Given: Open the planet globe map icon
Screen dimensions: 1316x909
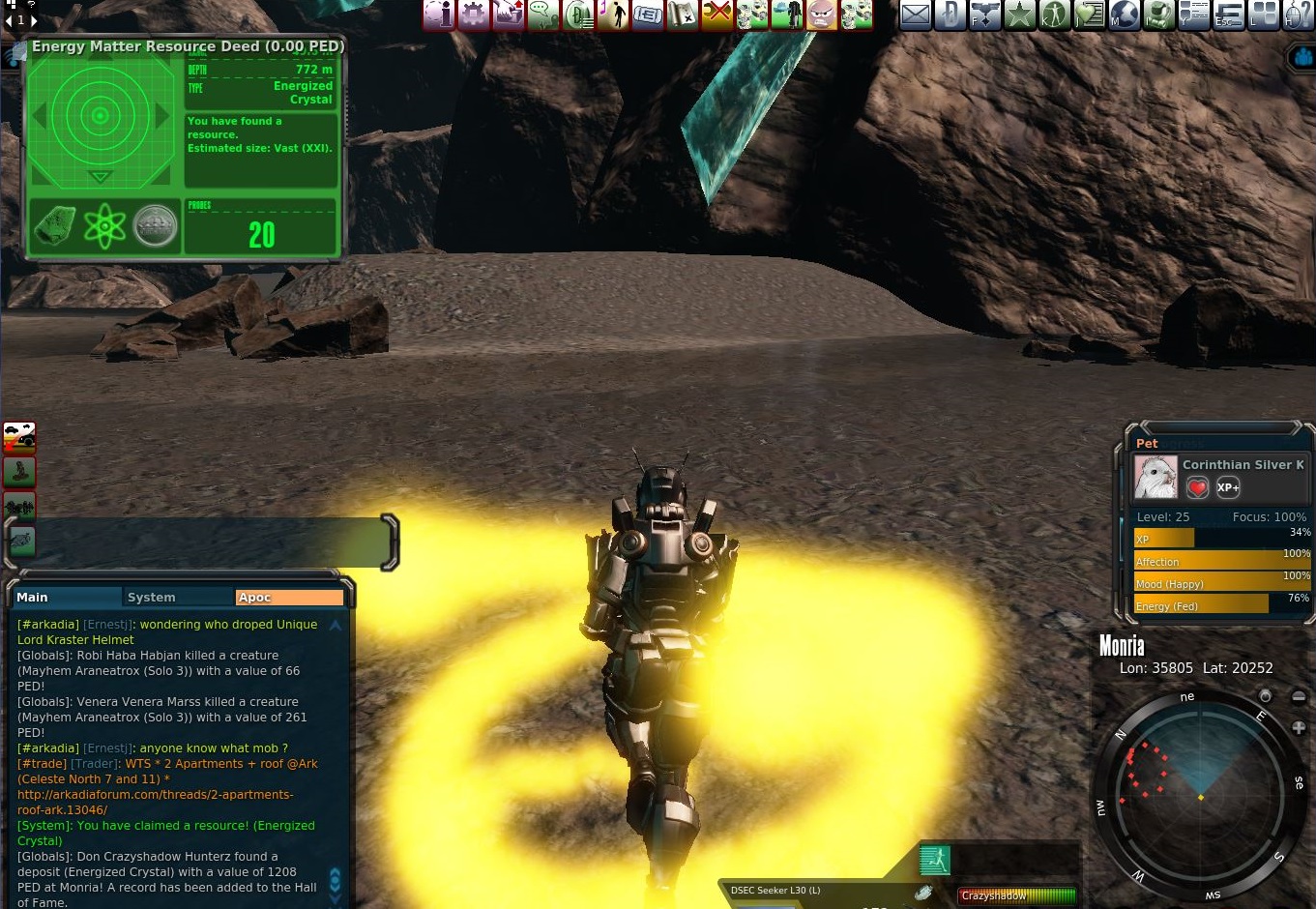Looking at the screenshot, I should point(1124,15).
